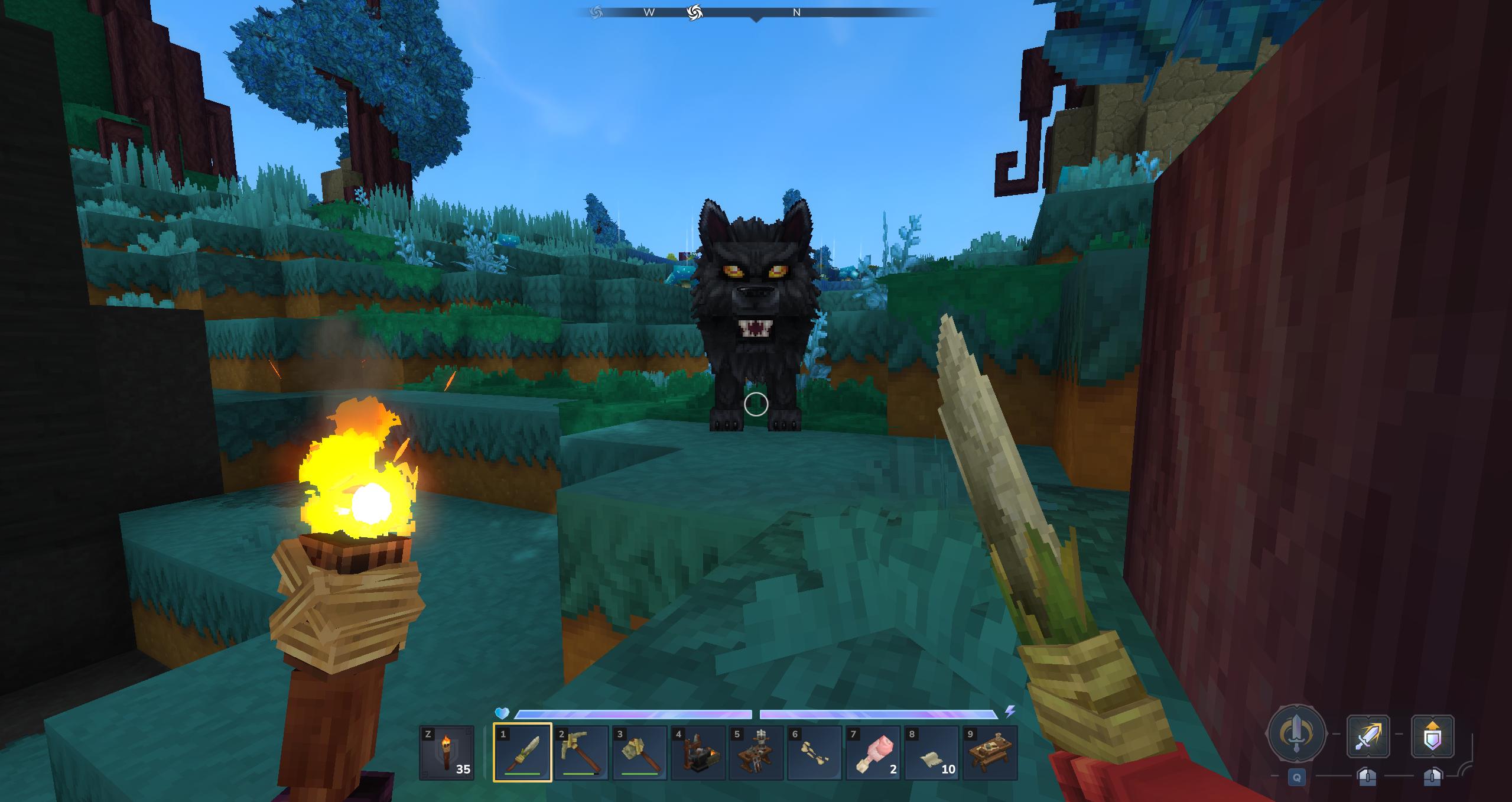Click the sword slash attack ability icon
Viewport: 1512px width, 802px height.
point(1368,736)
